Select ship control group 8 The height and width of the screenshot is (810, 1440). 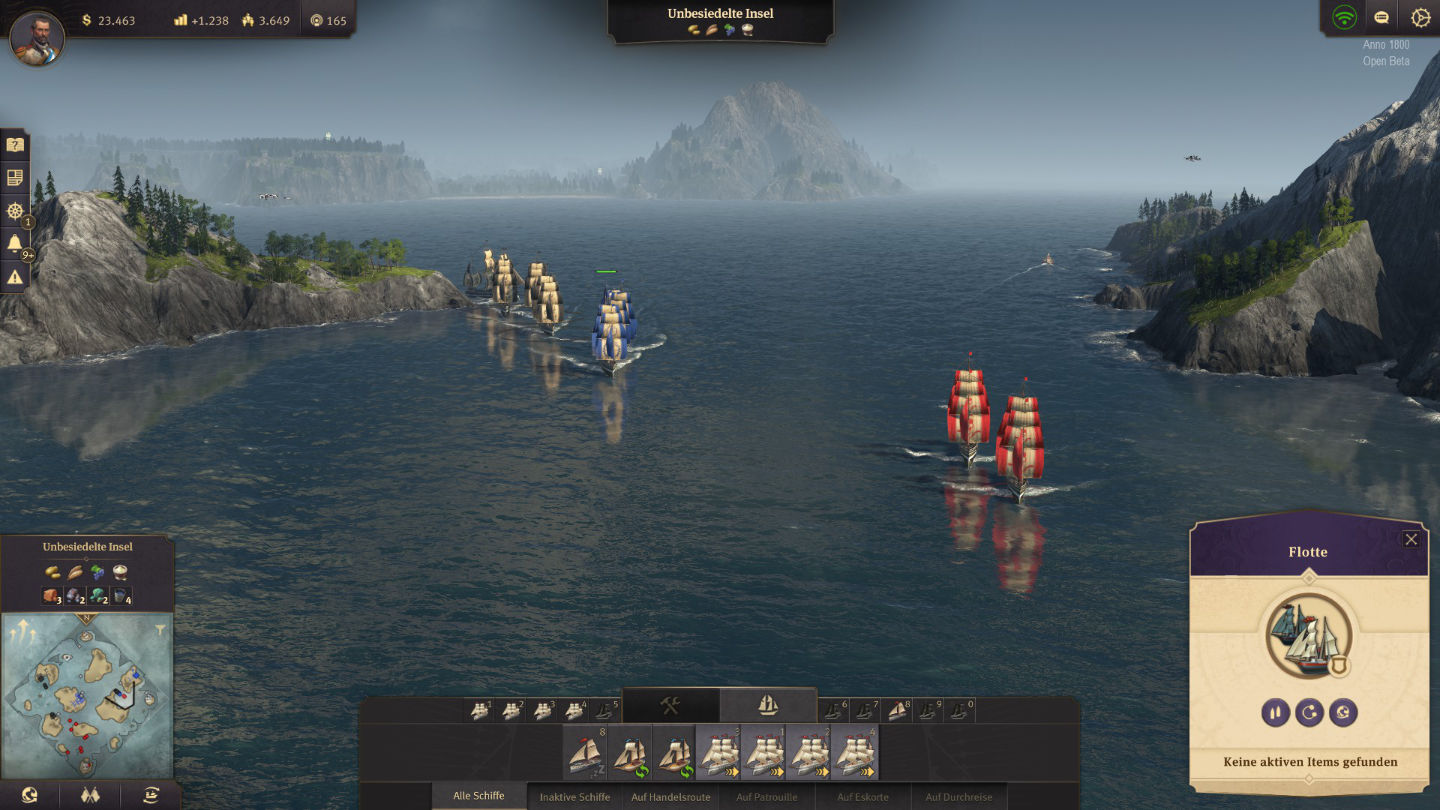coord(898,710)
